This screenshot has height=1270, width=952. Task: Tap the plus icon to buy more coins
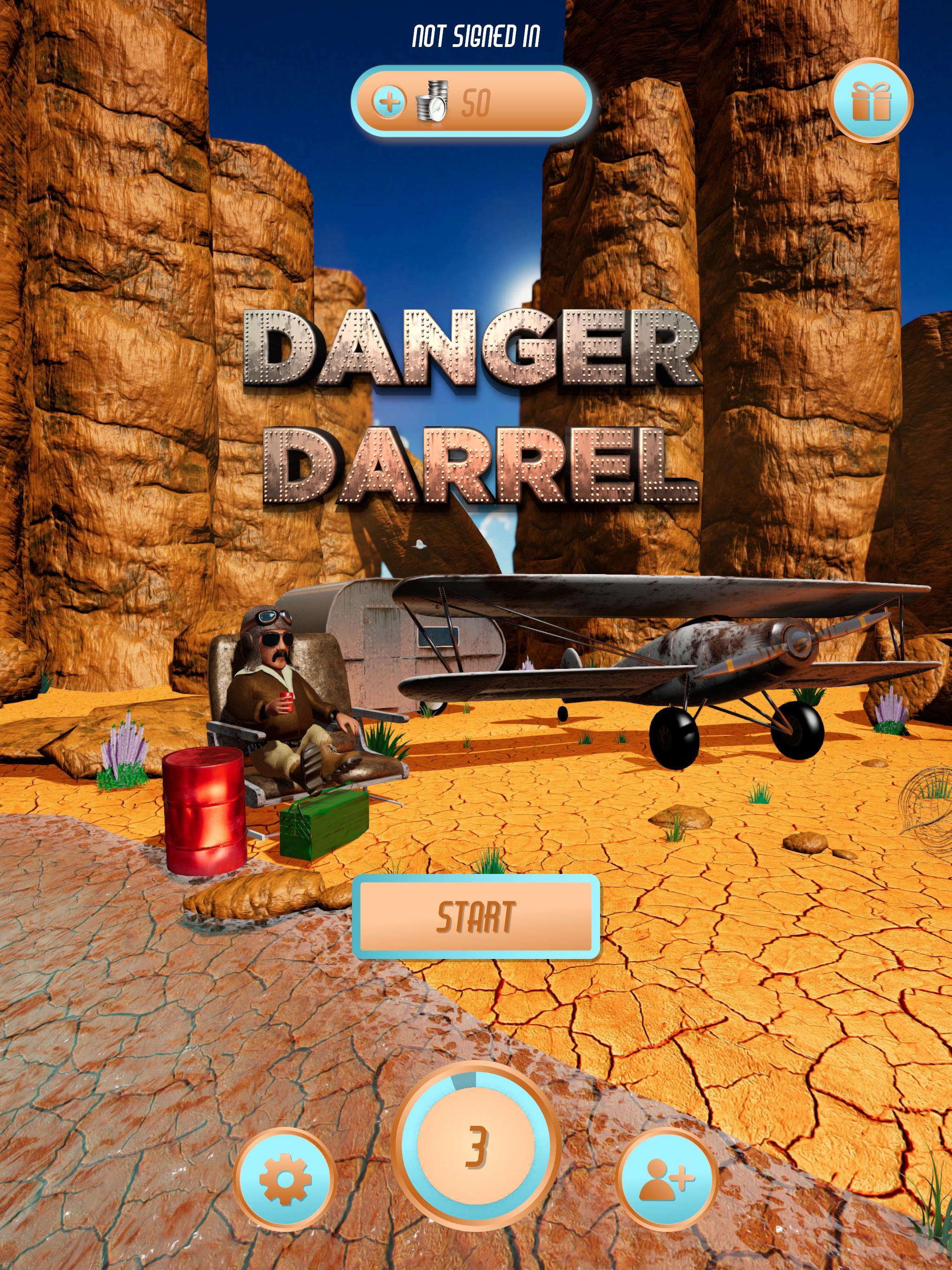click(390, 103)
